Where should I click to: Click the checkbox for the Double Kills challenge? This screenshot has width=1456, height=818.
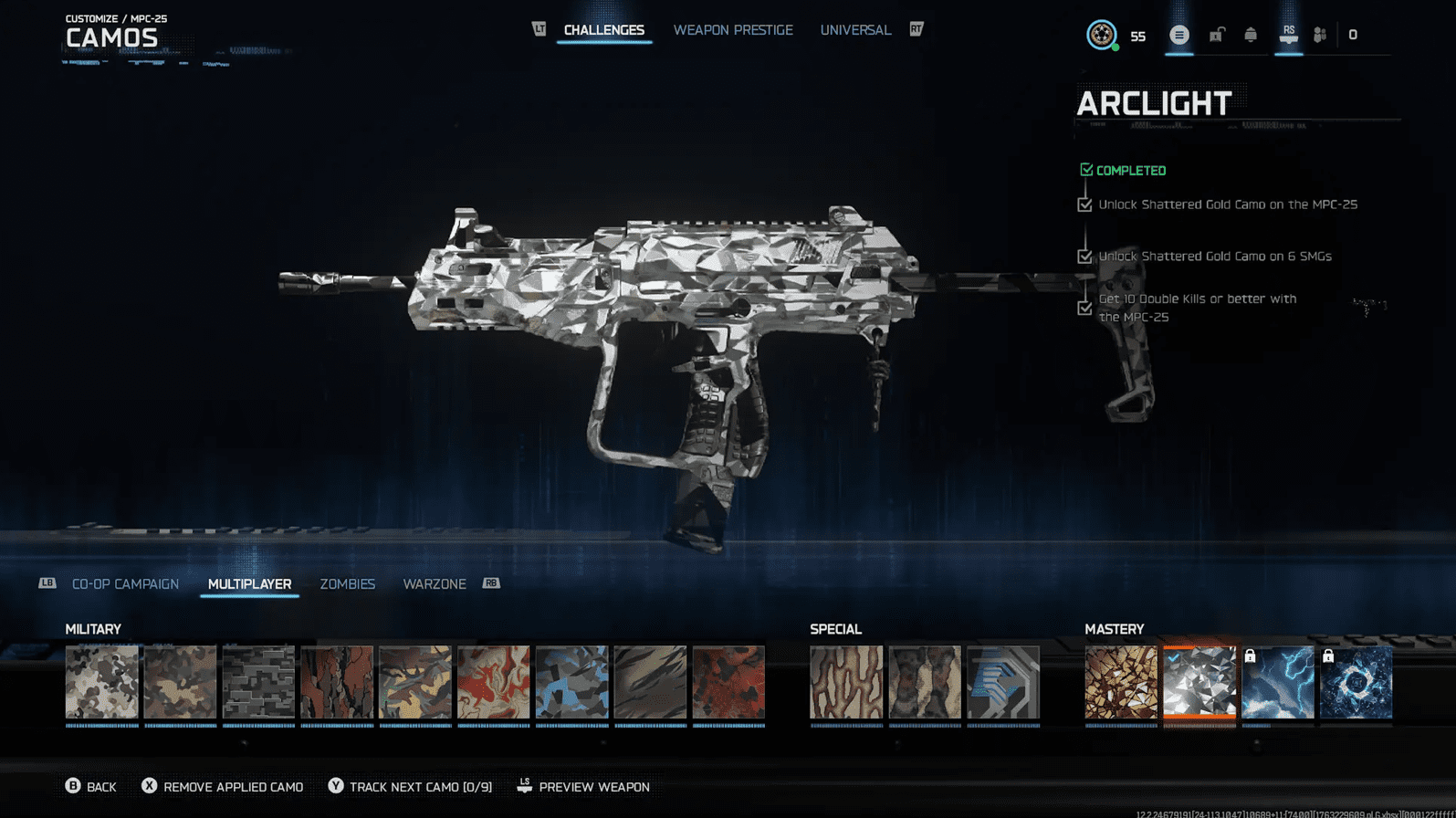click(x=1084, y=308)
